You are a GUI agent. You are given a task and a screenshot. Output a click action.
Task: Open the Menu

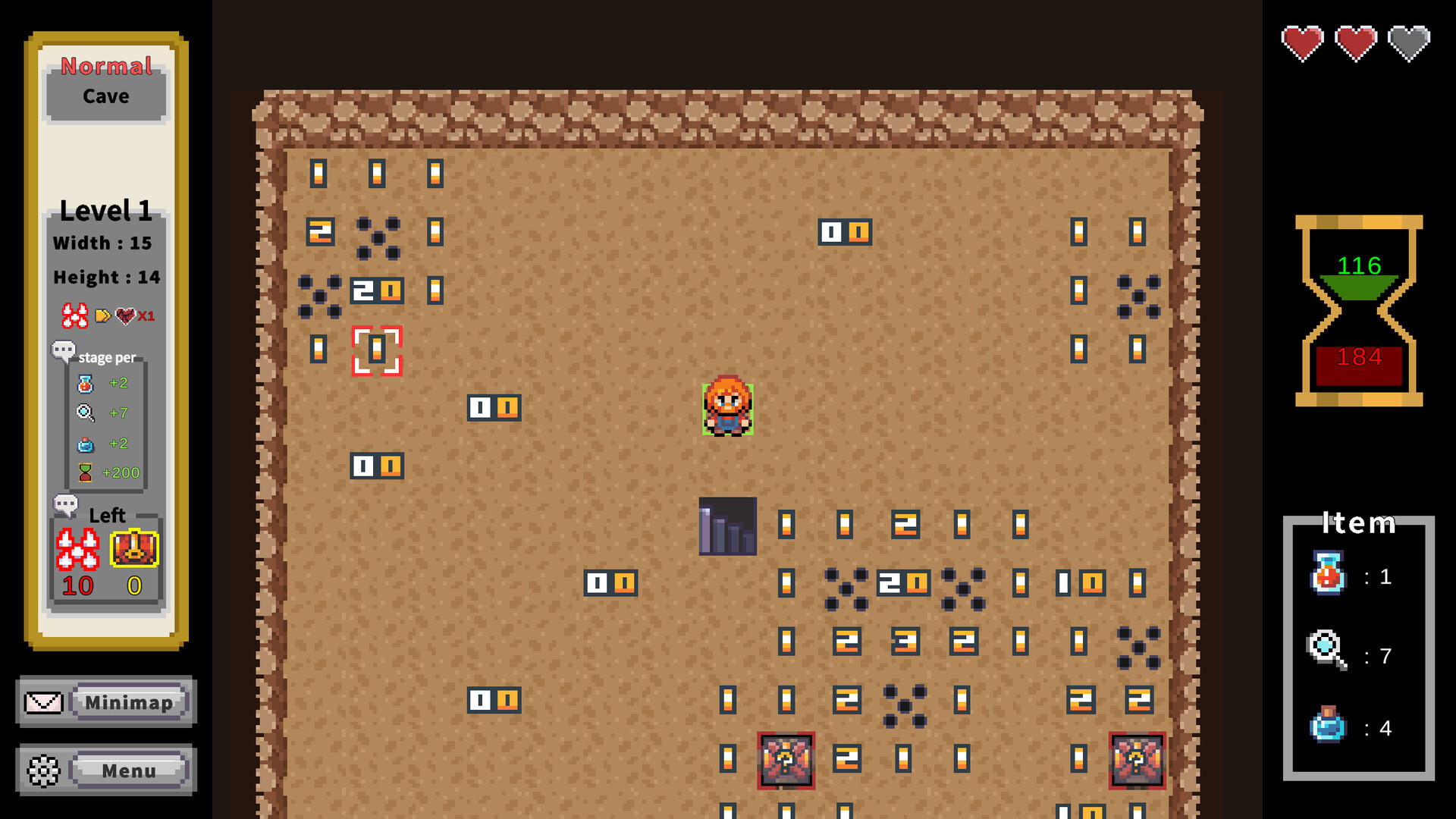coord(129,770)
